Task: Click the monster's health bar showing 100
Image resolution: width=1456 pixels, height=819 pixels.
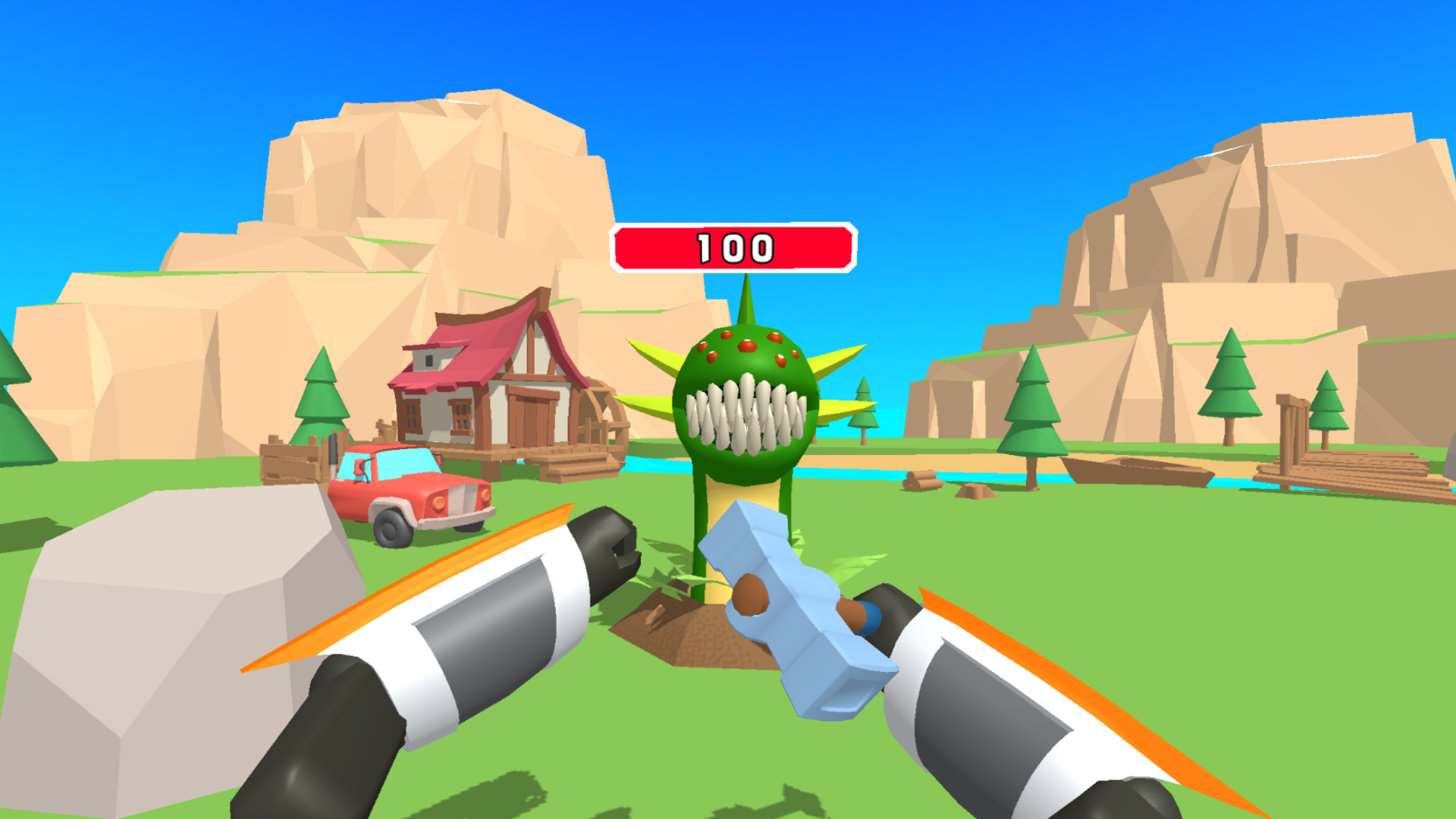Action: (x=732, y=244)
